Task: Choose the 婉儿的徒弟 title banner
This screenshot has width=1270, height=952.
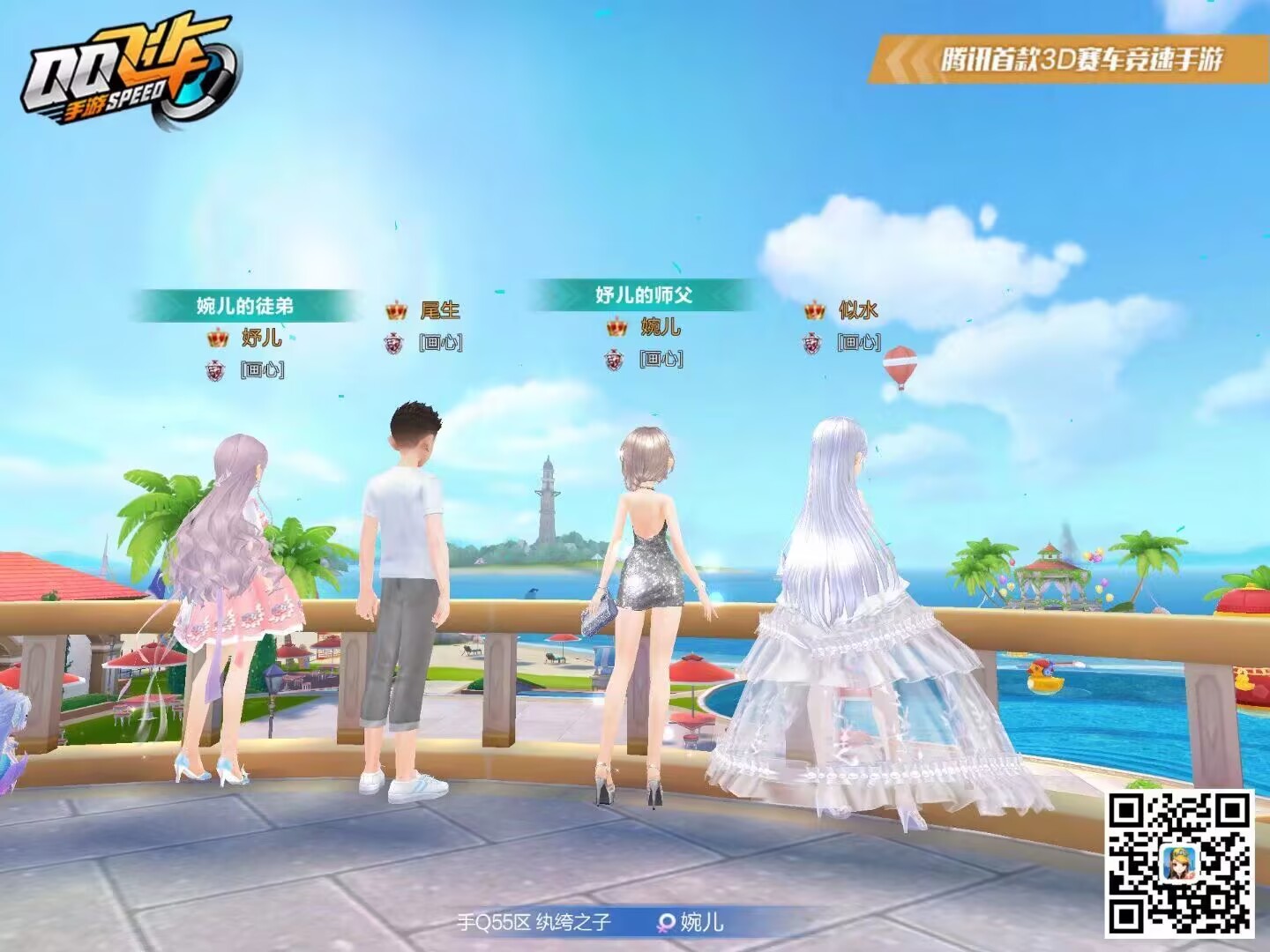Action: pos(245,306)
